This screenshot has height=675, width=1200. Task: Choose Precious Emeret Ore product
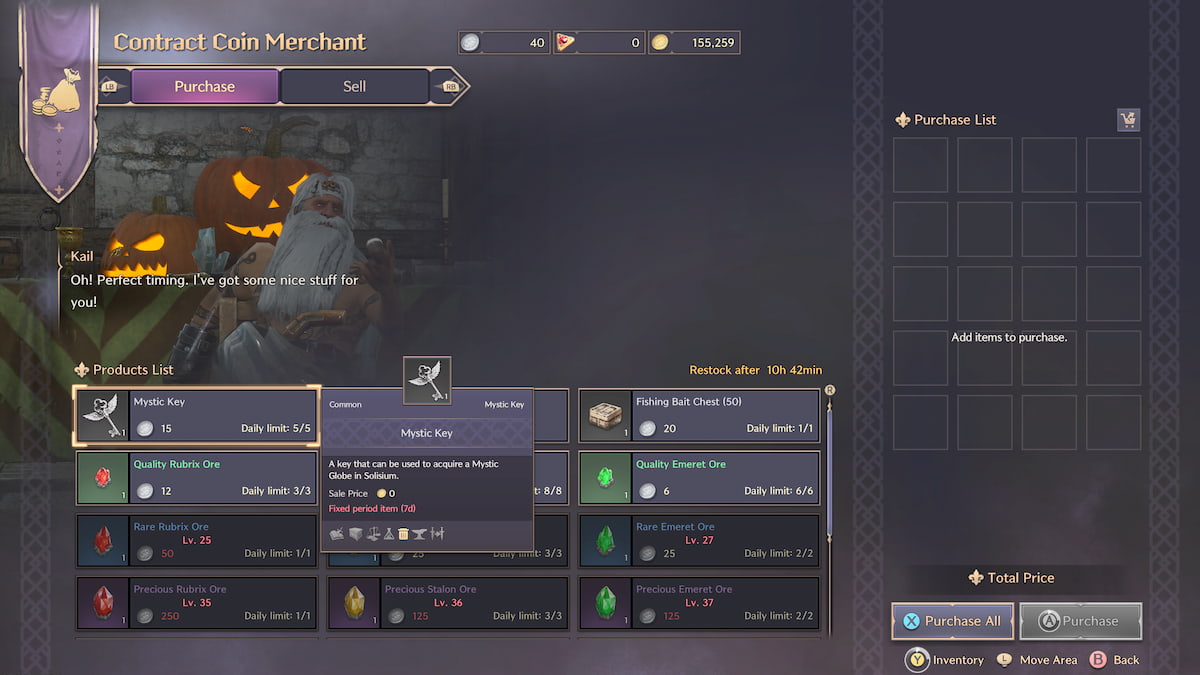(x=699, y=603)
